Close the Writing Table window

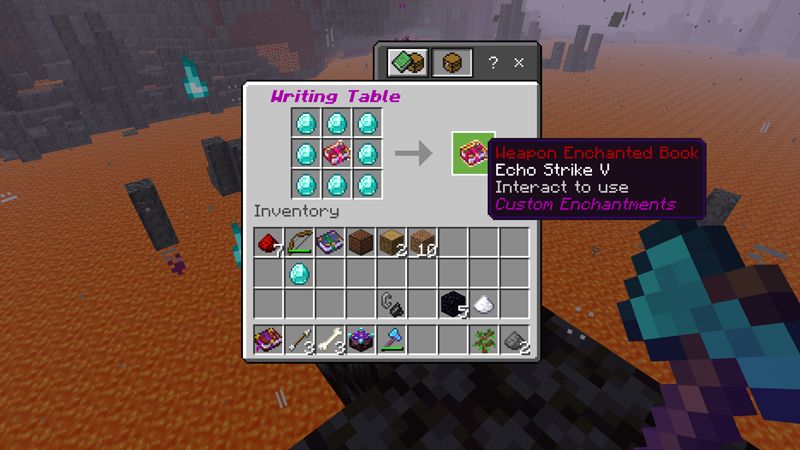coord(519,62)
